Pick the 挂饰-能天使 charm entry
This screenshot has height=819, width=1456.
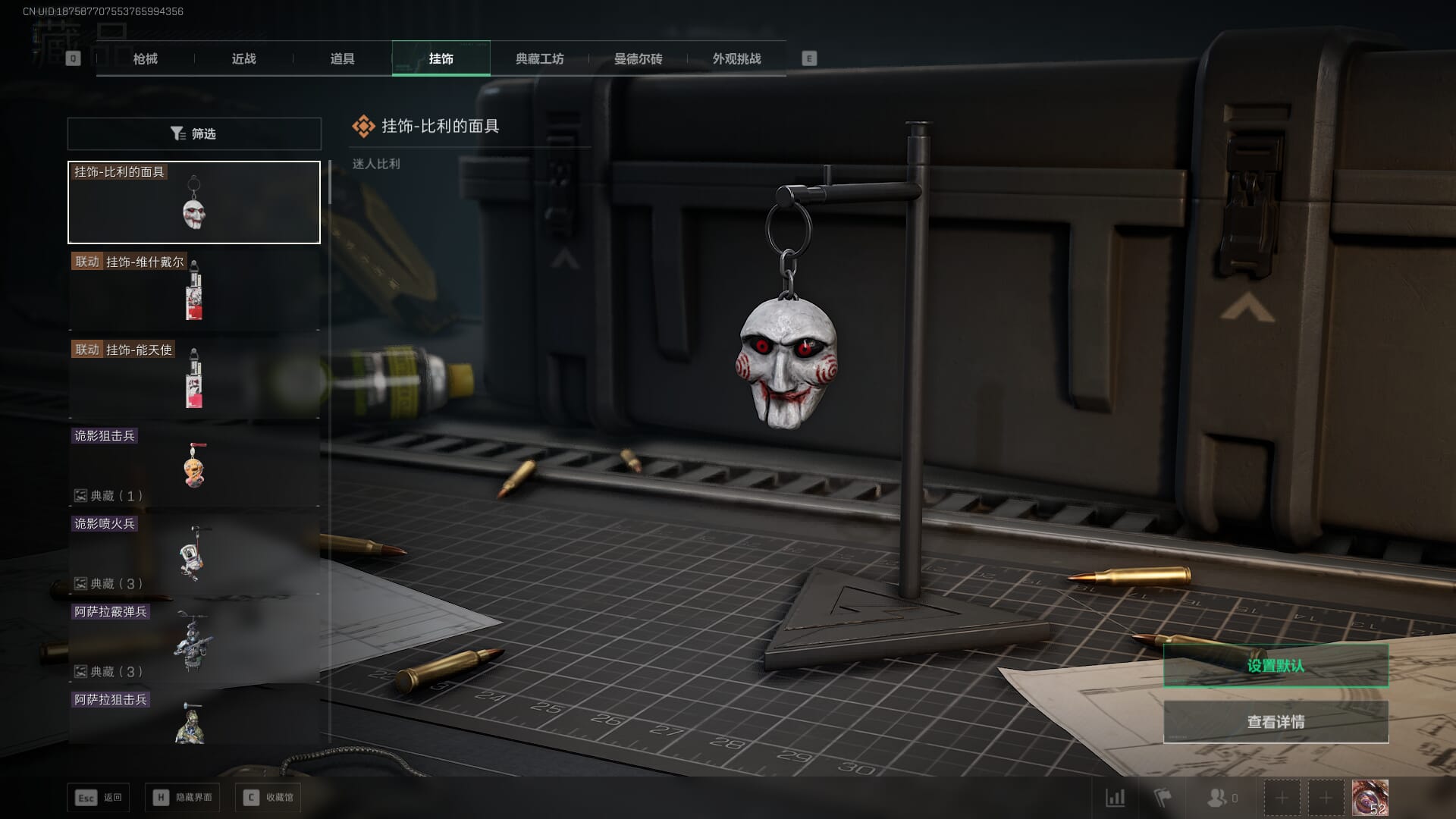click(x=194, y=378)
